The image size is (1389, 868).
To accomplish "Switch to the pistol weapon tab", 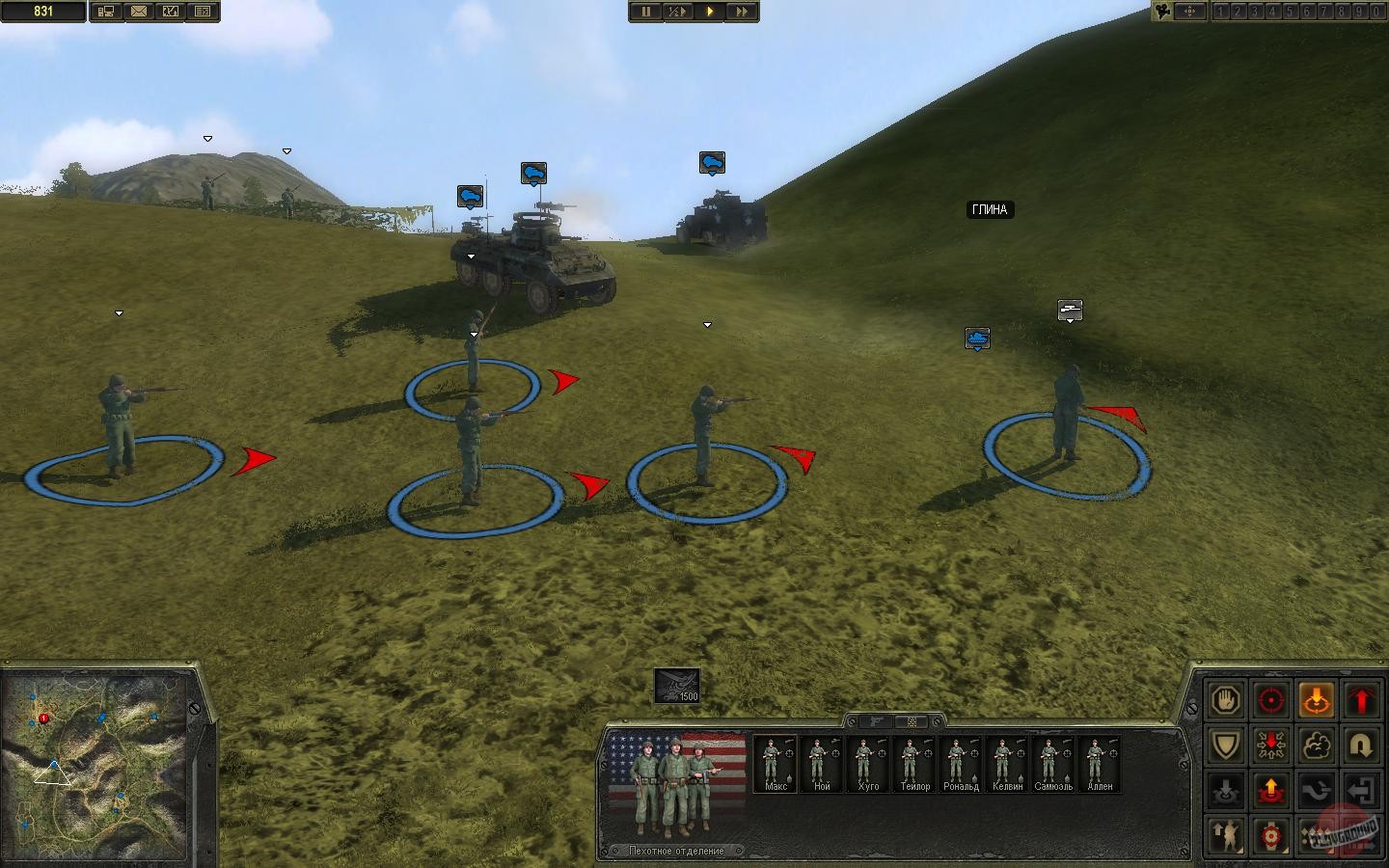I will 876,720.
